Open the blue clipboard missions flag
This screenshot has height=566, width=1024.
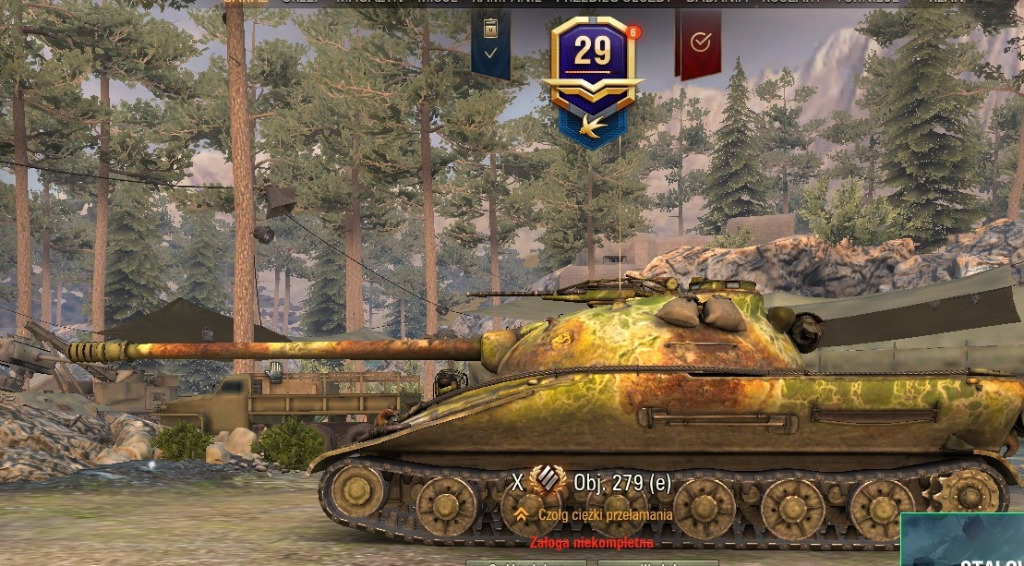tap(490, 41)
